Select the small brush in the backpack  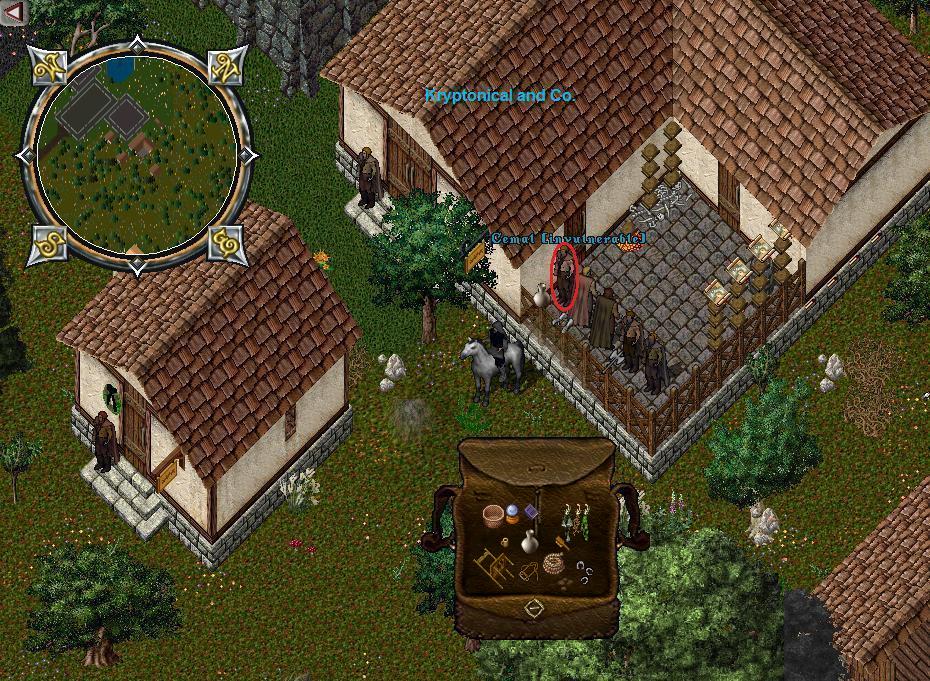[x=562, y=545]
